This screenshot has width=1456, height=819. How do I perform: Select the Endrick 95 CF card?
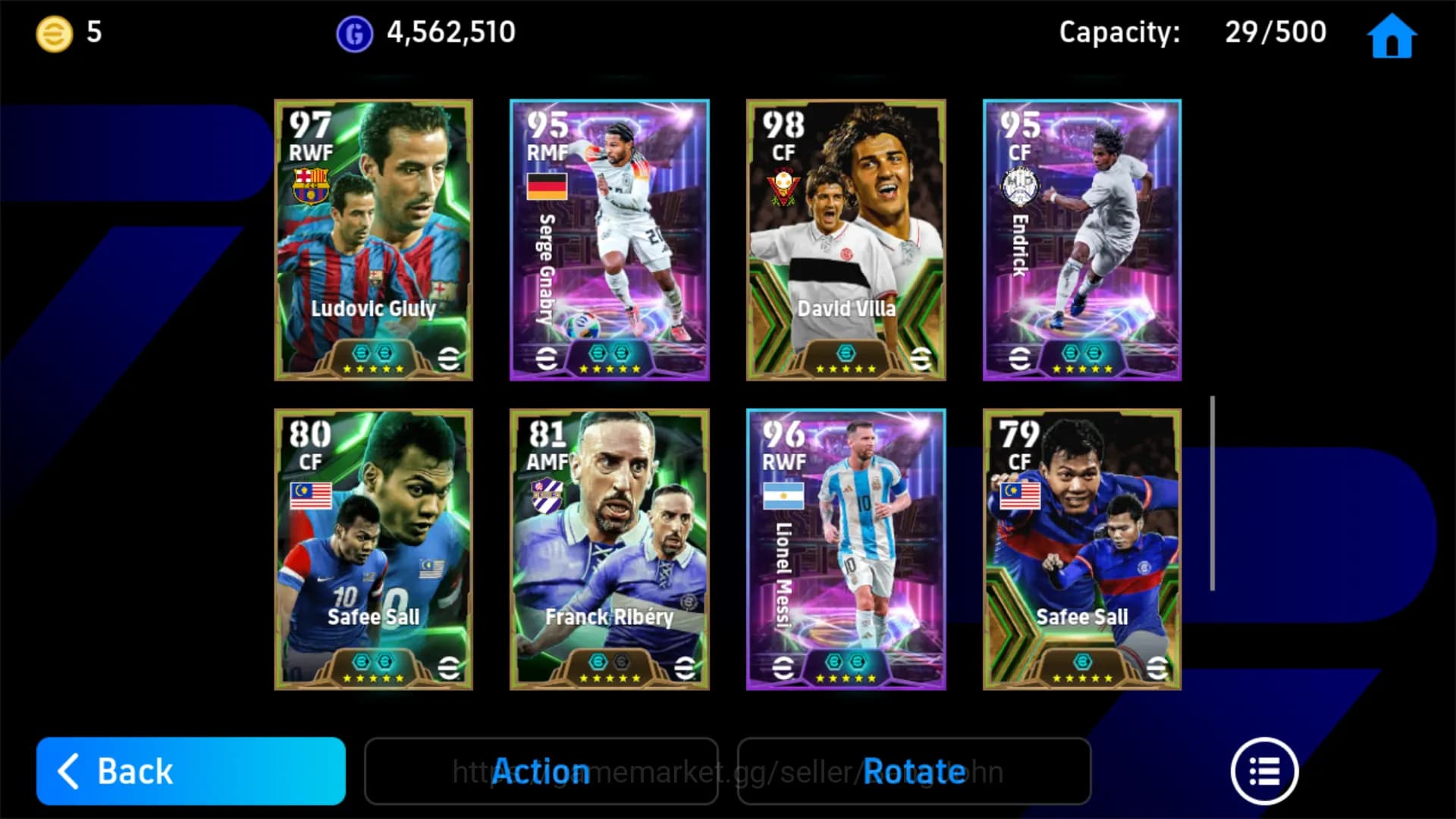(1081, 239)
